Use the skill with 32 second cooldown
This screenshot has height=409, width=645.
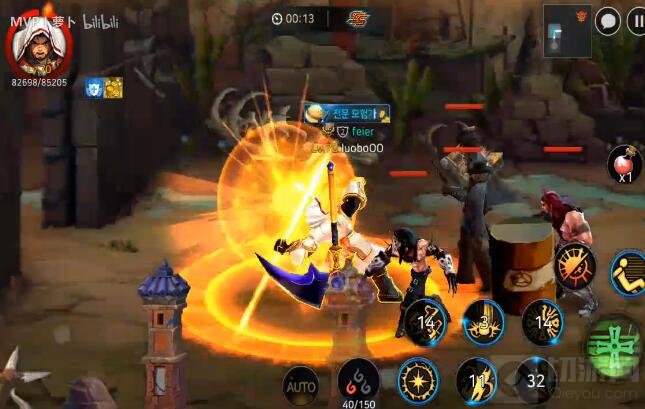coord(536,381)
